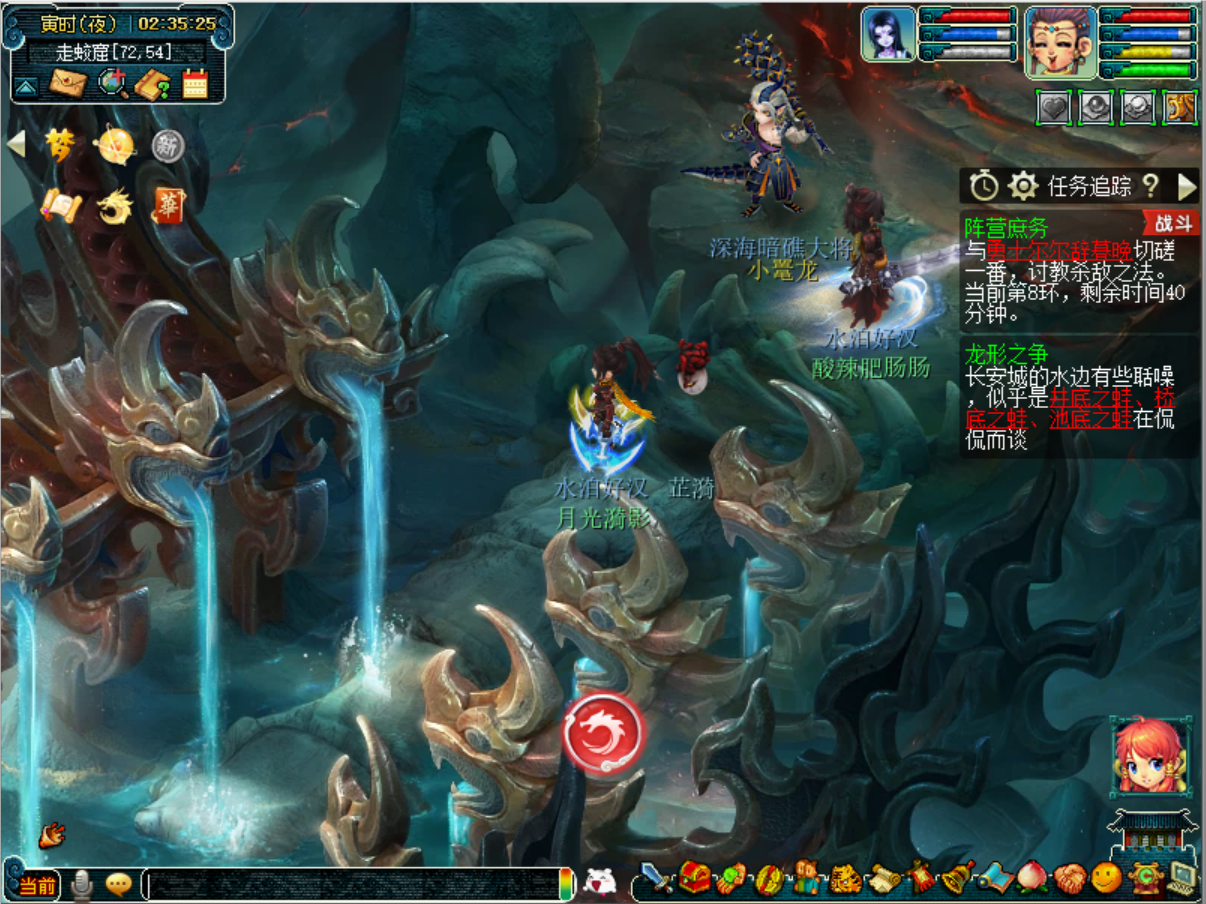This screenshot has width=1206, height=904.
Task: Open the help book with question mark
Action: 153,84
